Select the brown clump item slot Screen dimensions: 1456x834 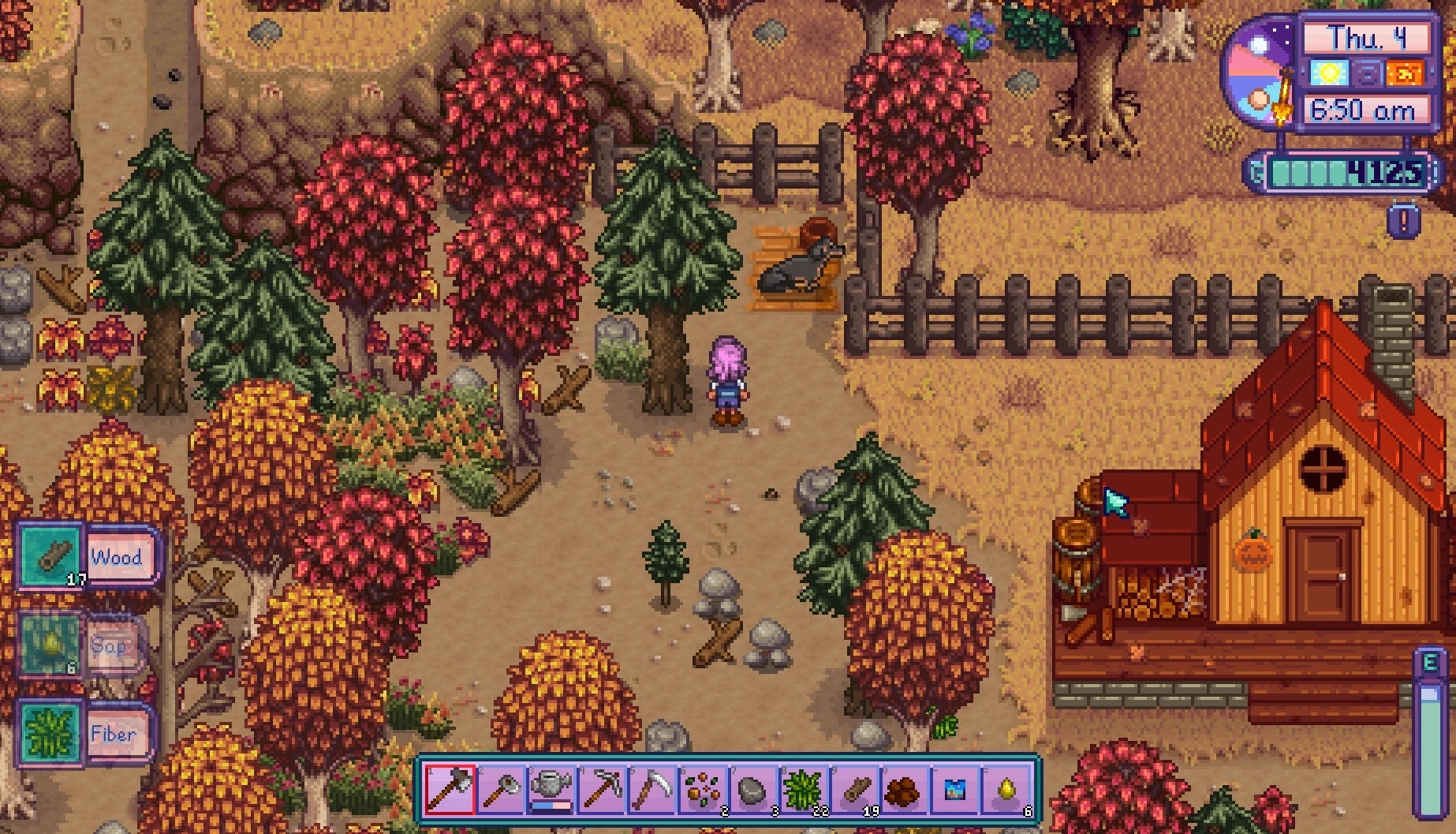click(905, 790)
